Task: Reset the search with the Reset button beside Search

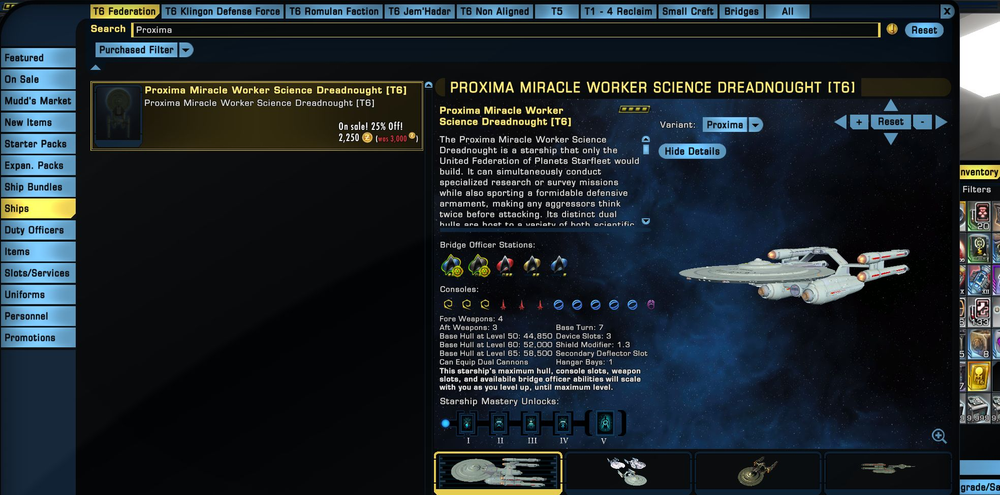Action: [x=923, y=30]
